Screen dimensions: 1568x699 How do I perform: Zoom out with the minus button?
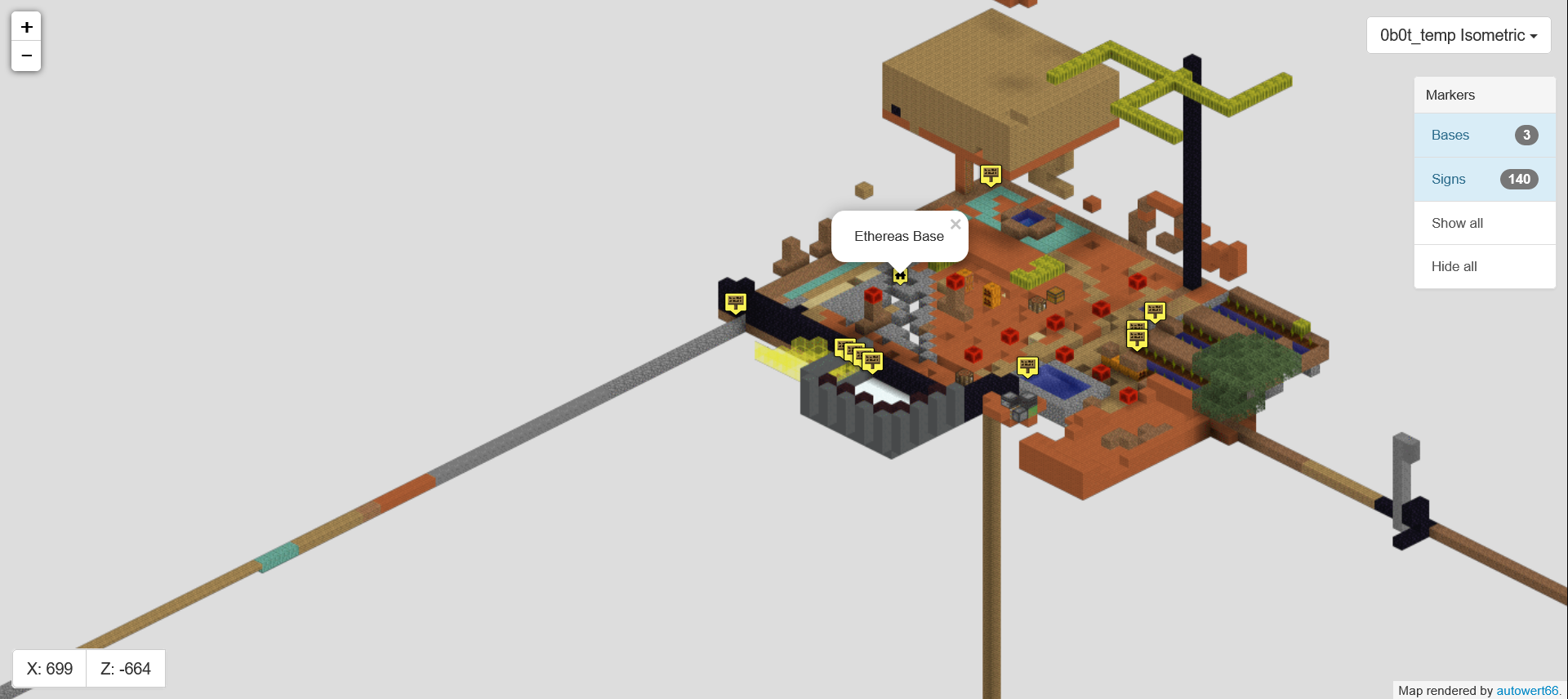[x=25, y=55]
